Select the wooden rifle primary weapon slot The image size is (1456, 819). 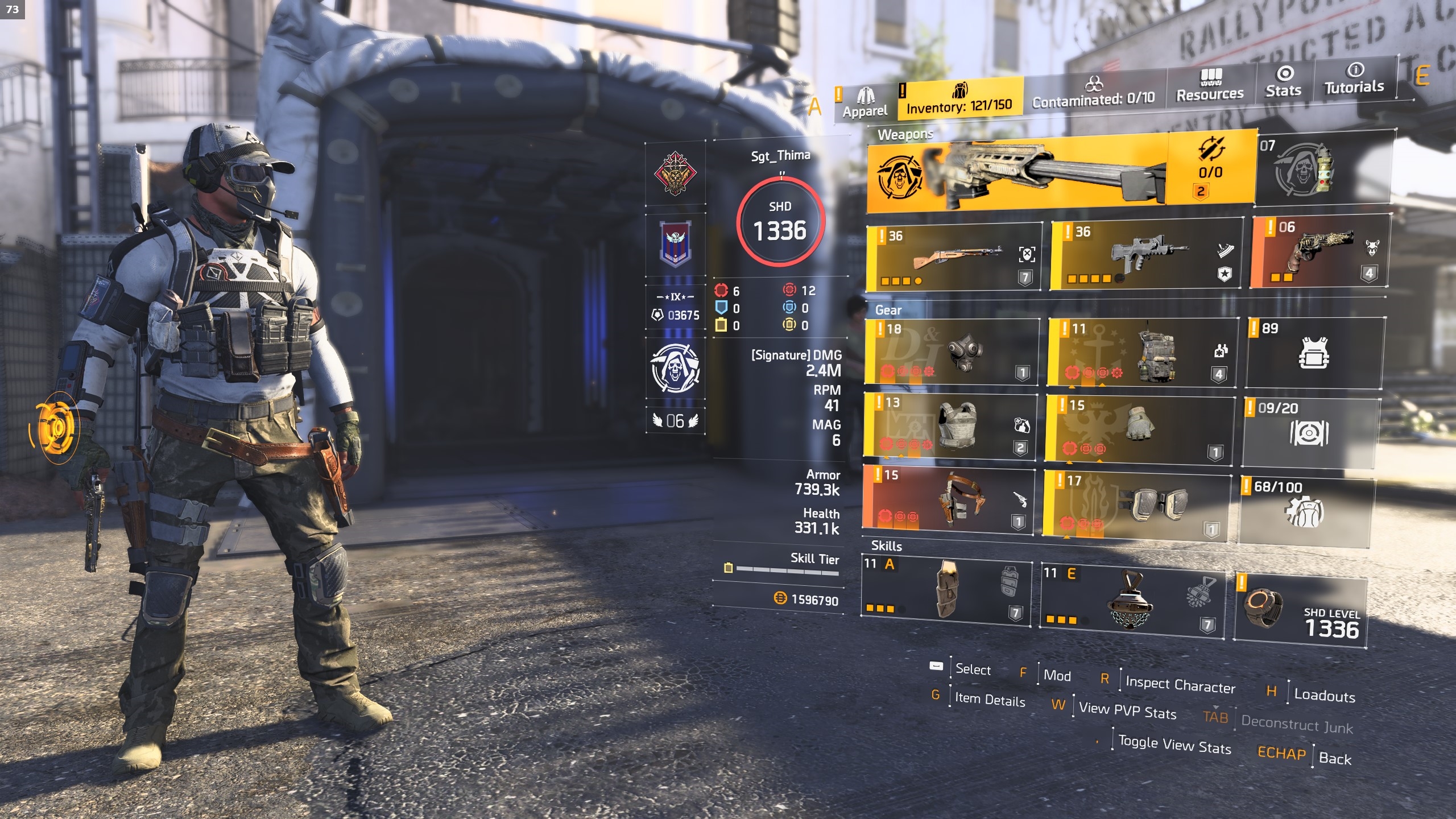[954, 257]
